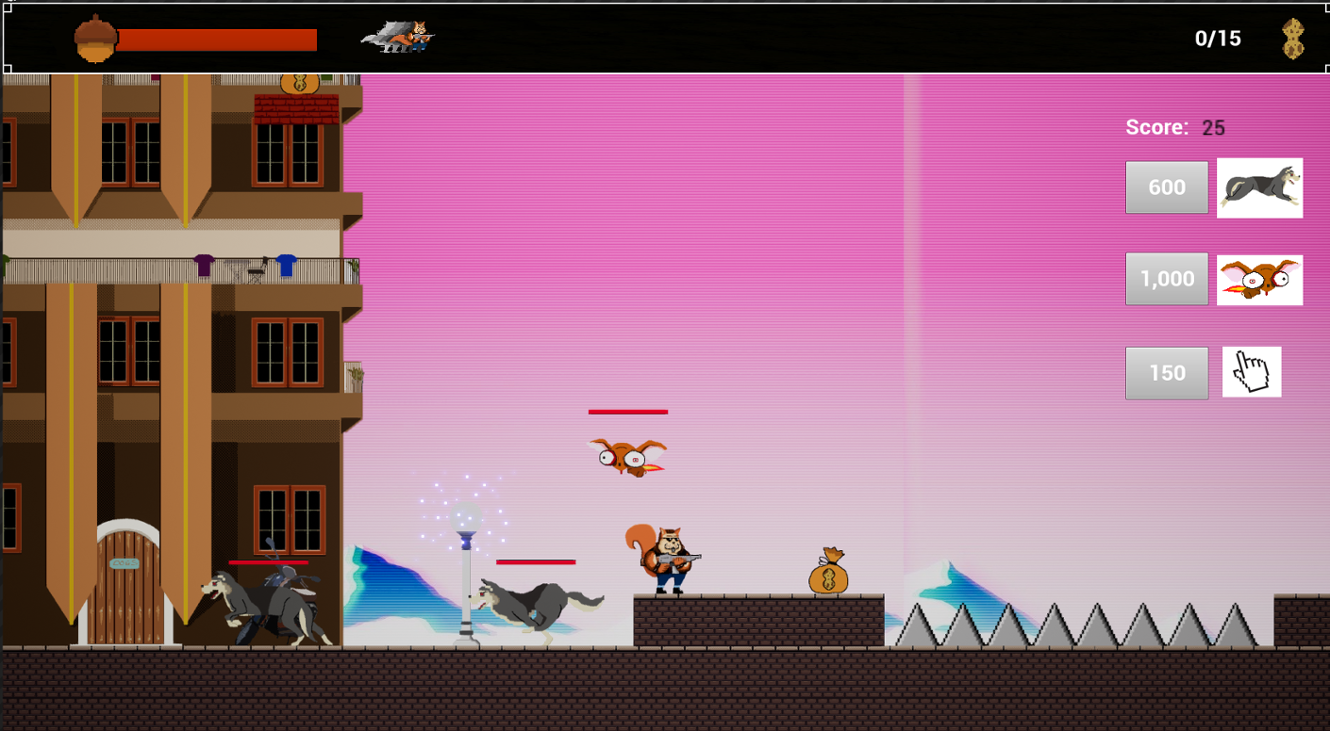This screenshot has height=731, width=1330.
Task: Click the Score: 25 label
Action: (x=1175, y=127)
